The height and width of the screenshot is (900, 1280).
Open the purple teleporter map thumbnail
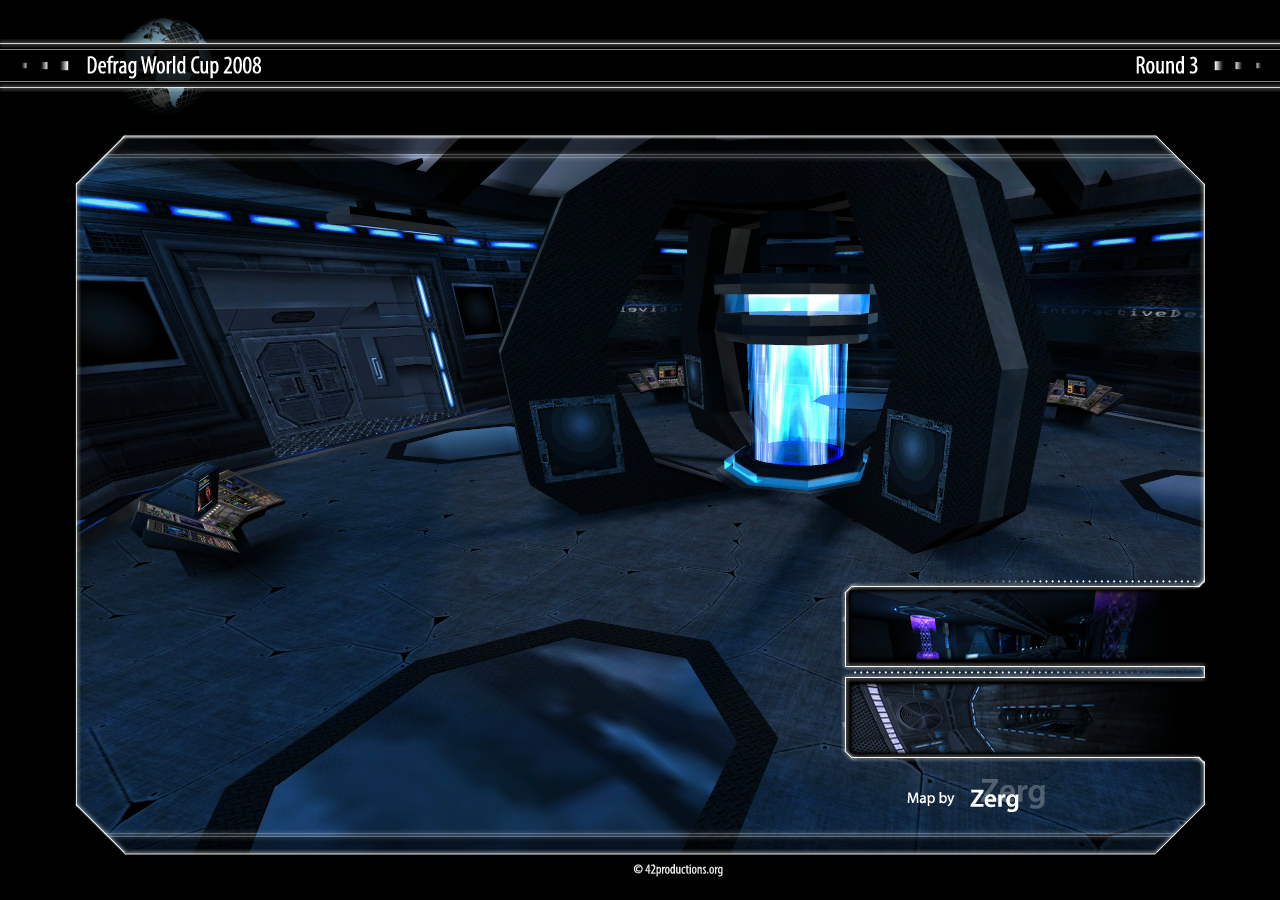tap(1023, 626)
